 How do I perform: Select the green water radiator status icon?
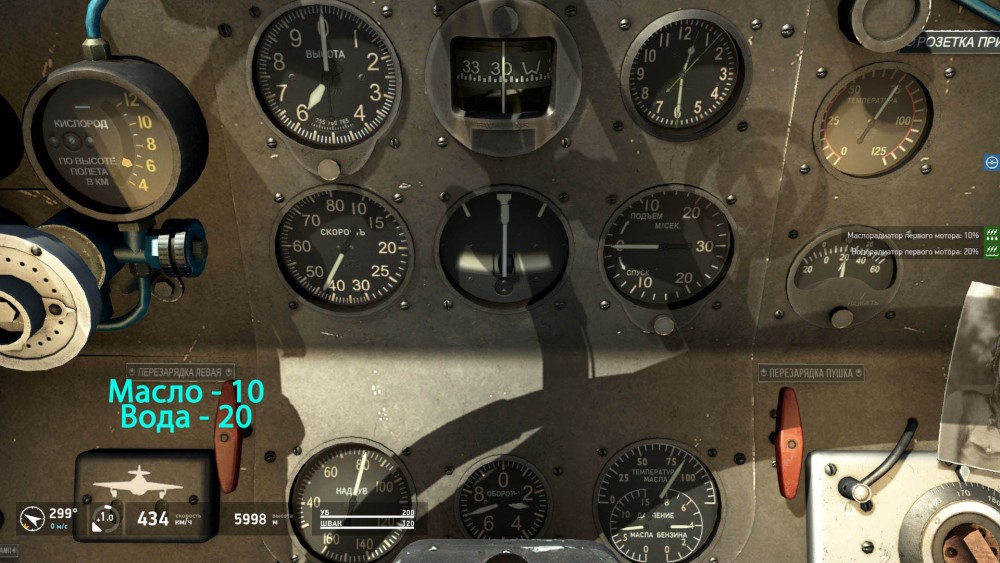pyautogui.click(x=992, y=252)
